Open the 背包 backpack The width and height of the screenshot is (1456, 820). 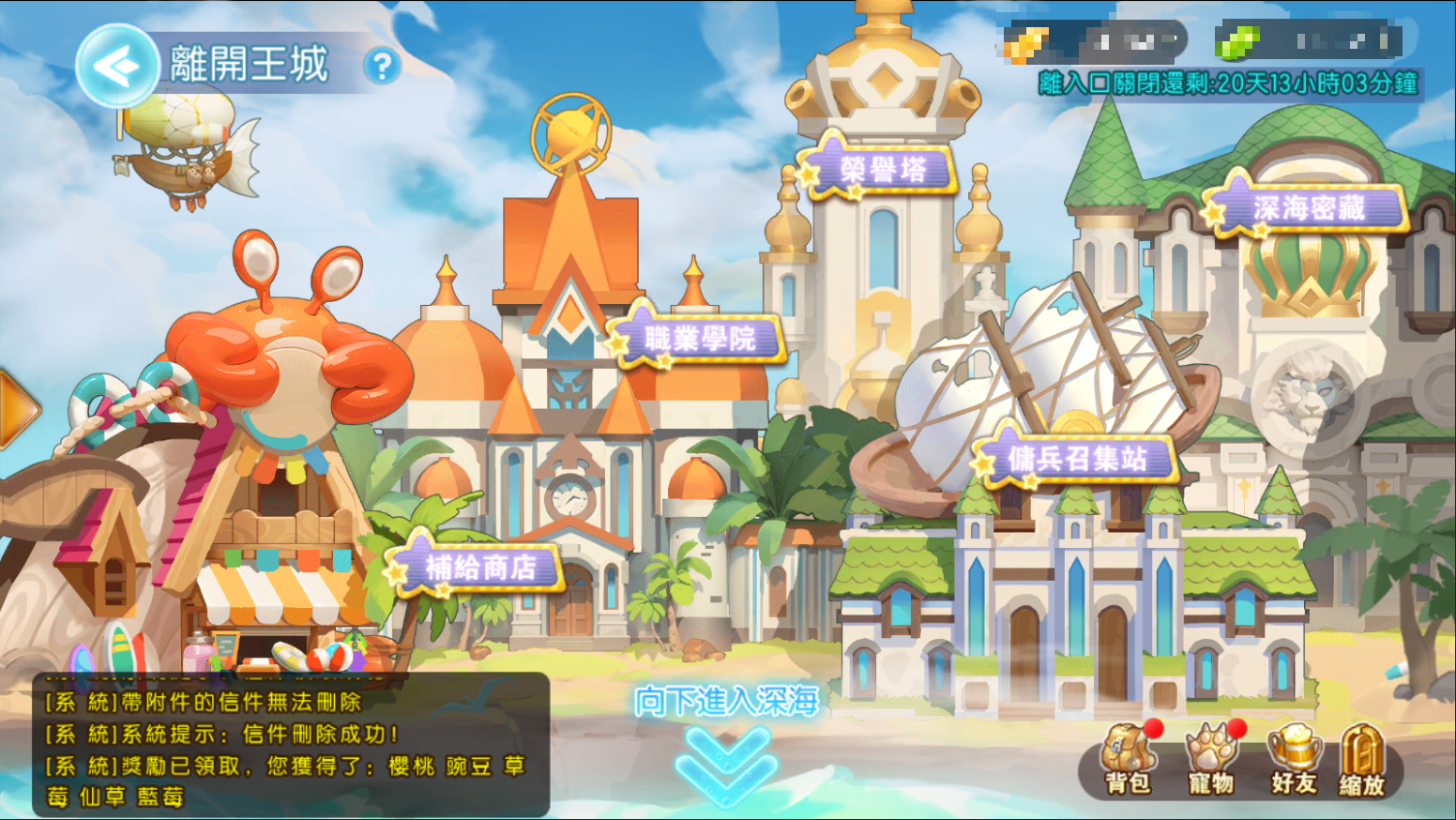click(1129, 761)
